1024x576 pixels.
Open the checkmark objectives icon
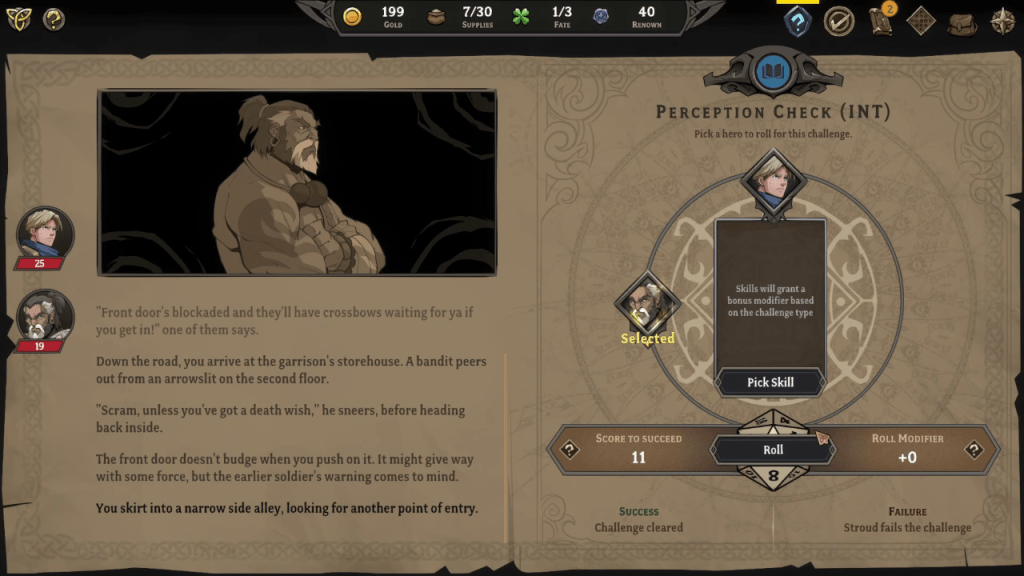coord(838,21)
